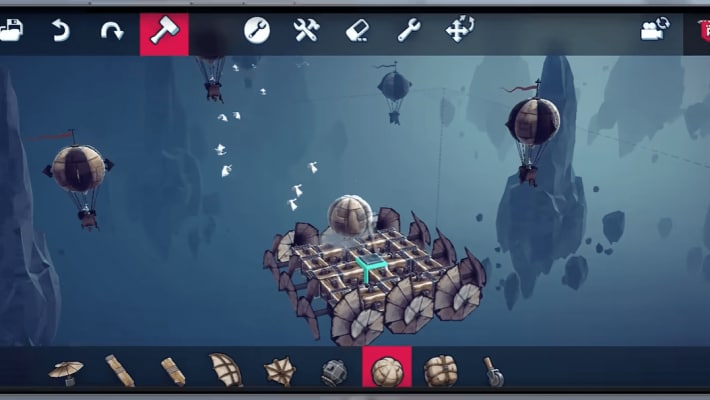Select the plain wrench tool

(x=409, y=31)
